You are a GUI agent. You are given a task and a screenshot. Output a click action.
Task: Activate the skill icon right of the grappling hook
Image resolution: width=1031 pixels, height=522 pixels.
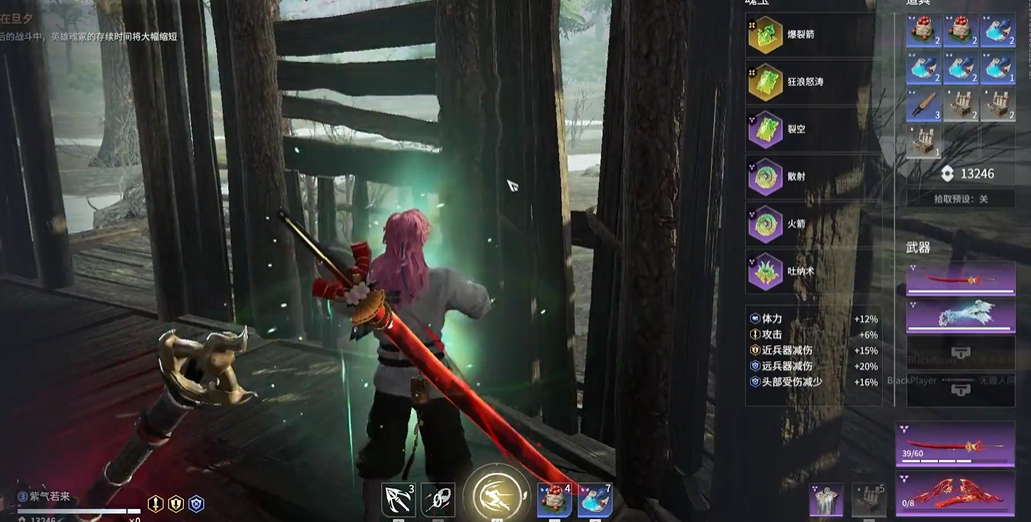[x=438, y=499]
